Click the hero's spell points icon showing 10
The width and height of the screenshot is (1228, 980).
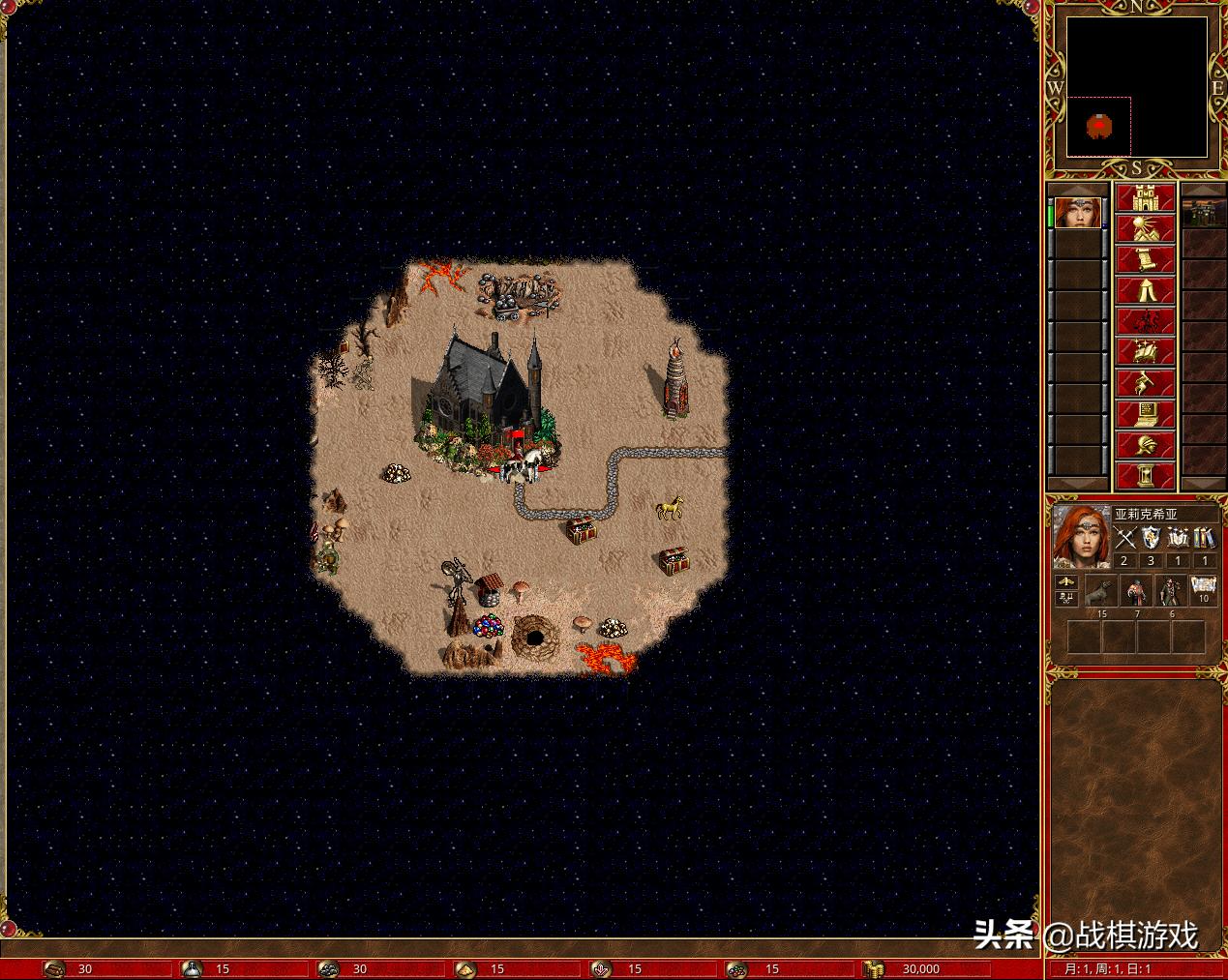click(x=1204, y=588)
